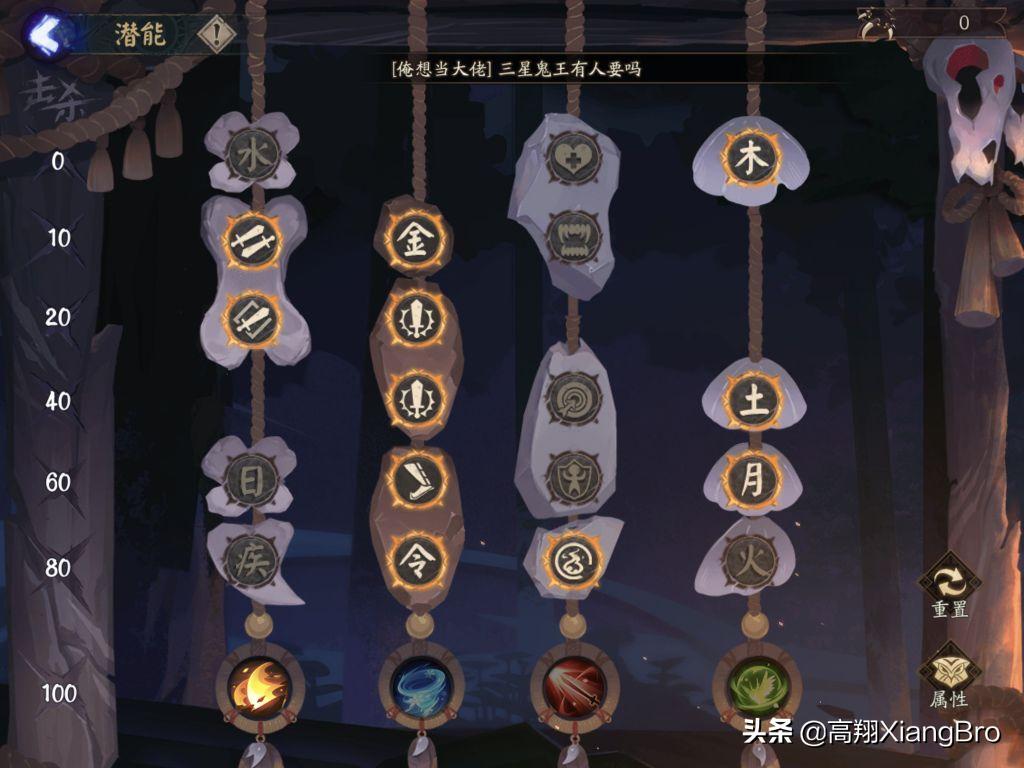Select the boot potential node
Screen dimensions: 1024x768
[x=416, y=480]
